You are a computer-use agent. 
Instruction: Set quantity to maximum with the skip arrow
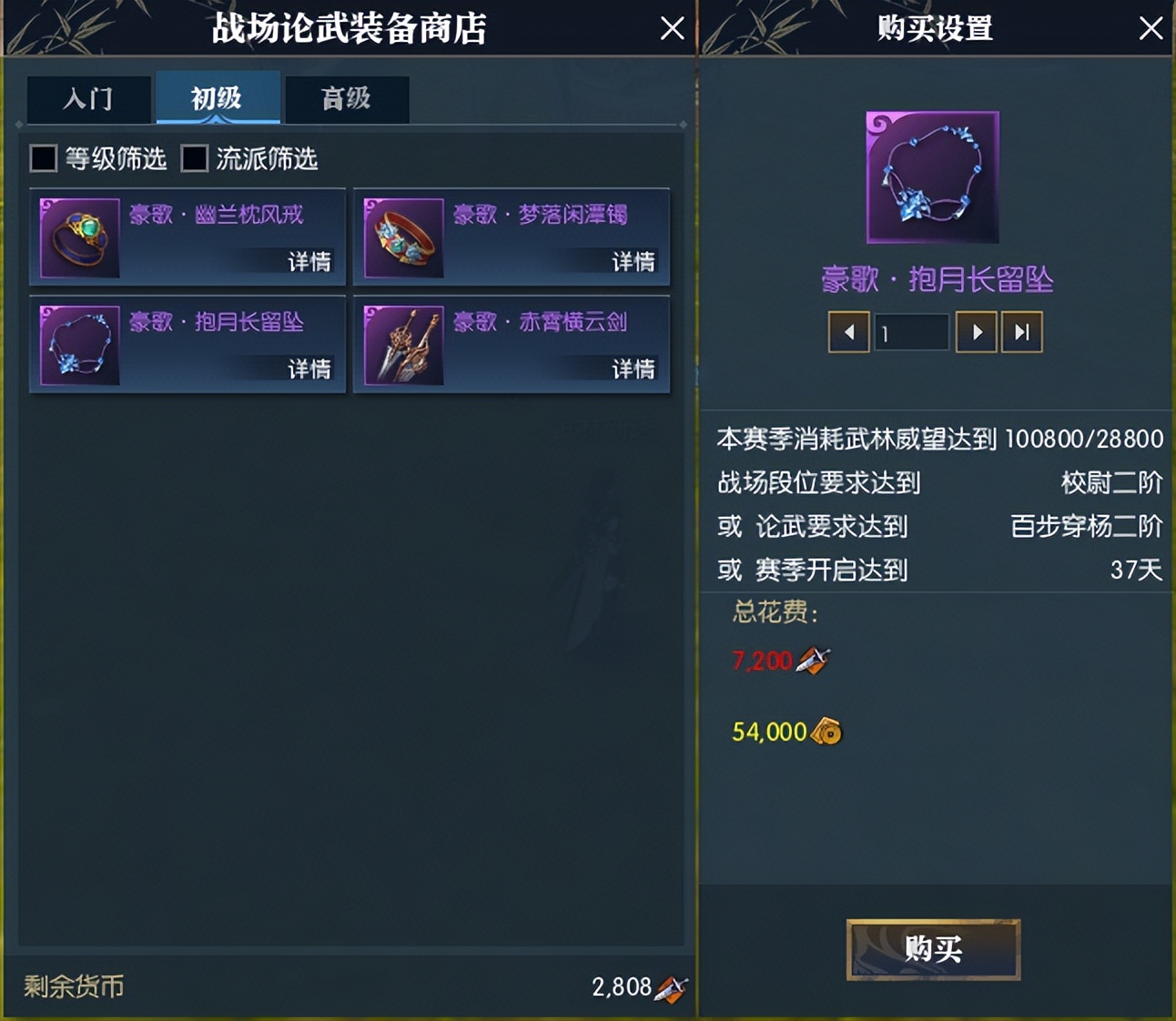(1021, 332)
